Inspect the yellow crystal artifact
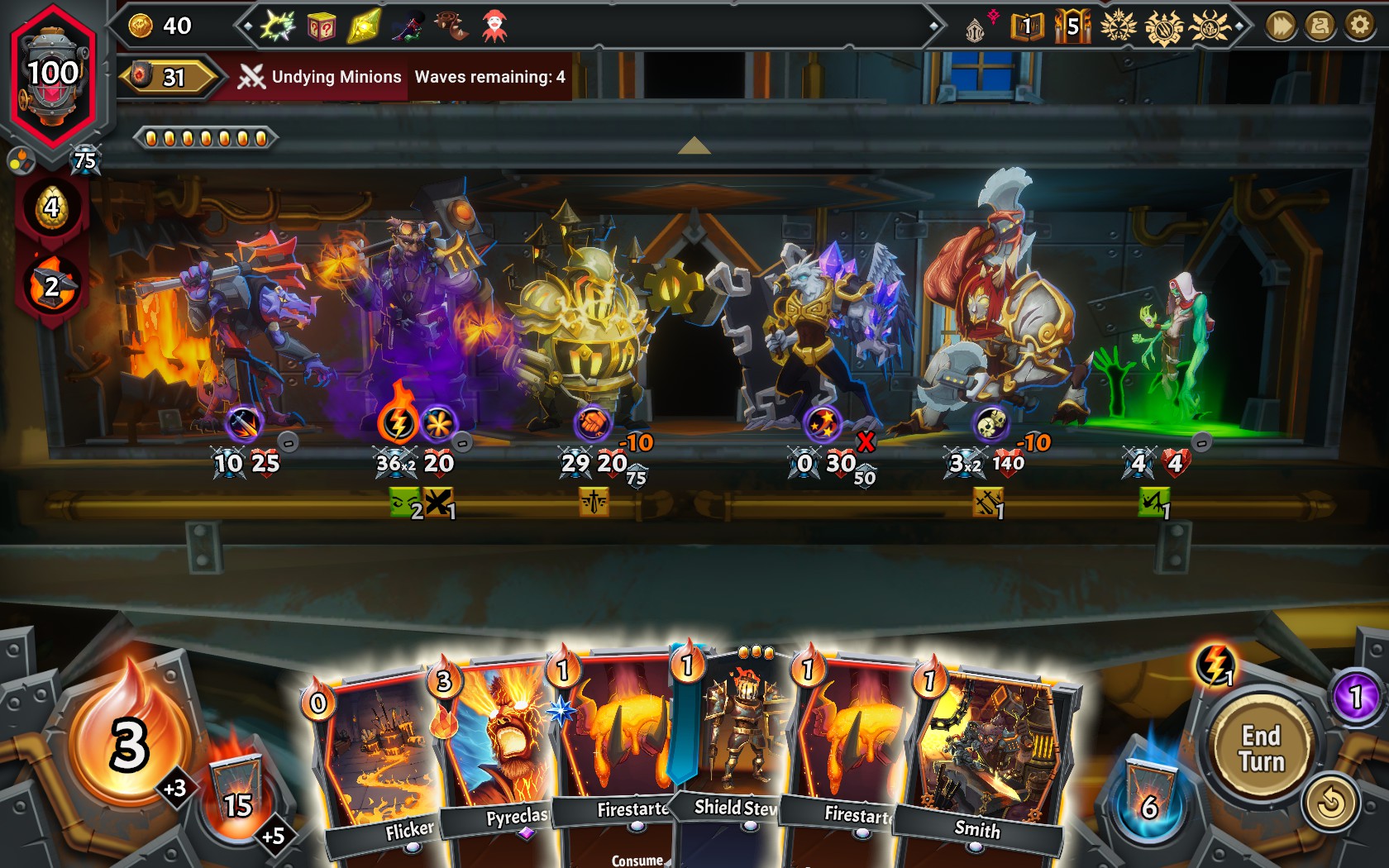1389x868 pixels. 364,26
